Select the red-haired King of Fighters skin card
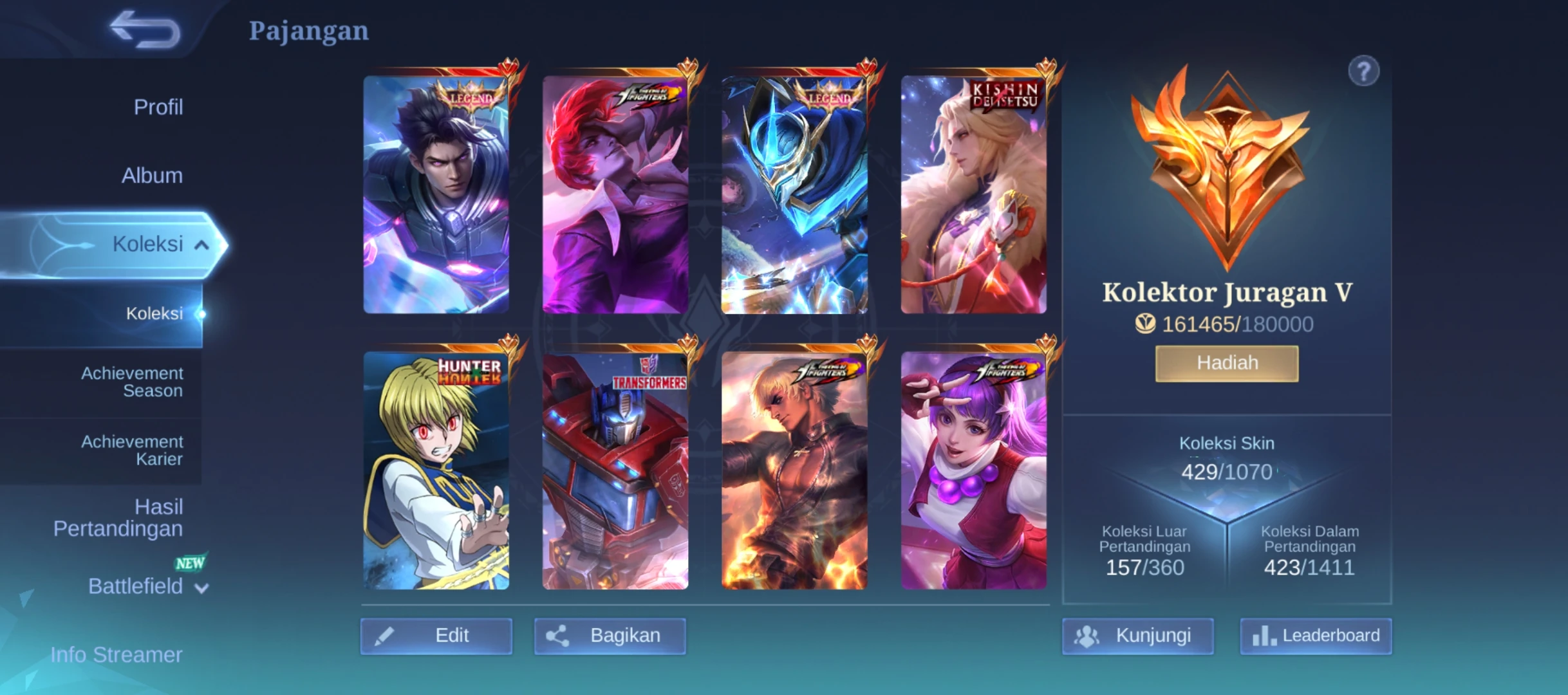The height and width of the screenshot is (695, 1568). [615, 195]
